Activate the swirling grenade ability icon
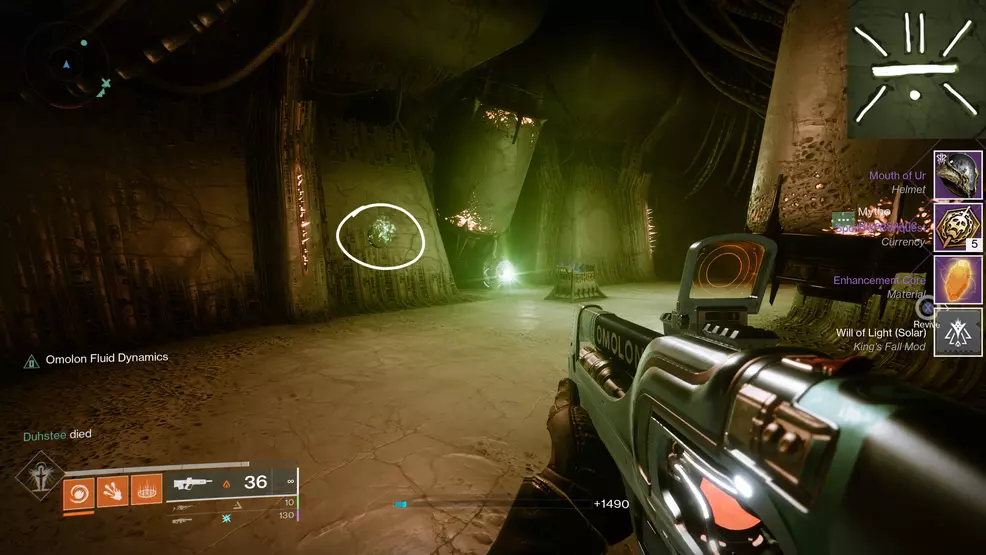Viewport: 986px width, 555px height. click(78, 490)
